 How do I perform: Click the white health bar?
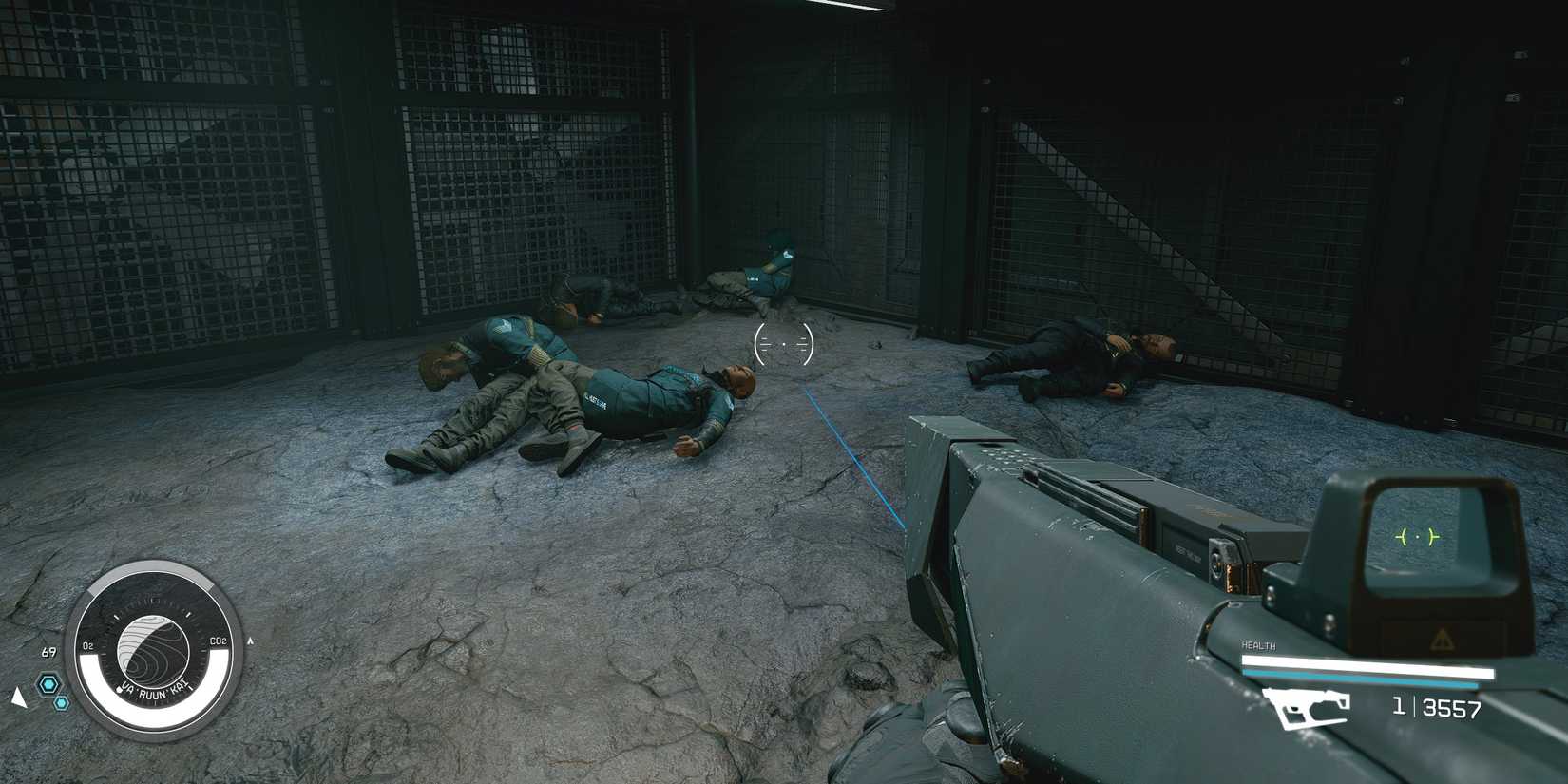coord(1368,664)
